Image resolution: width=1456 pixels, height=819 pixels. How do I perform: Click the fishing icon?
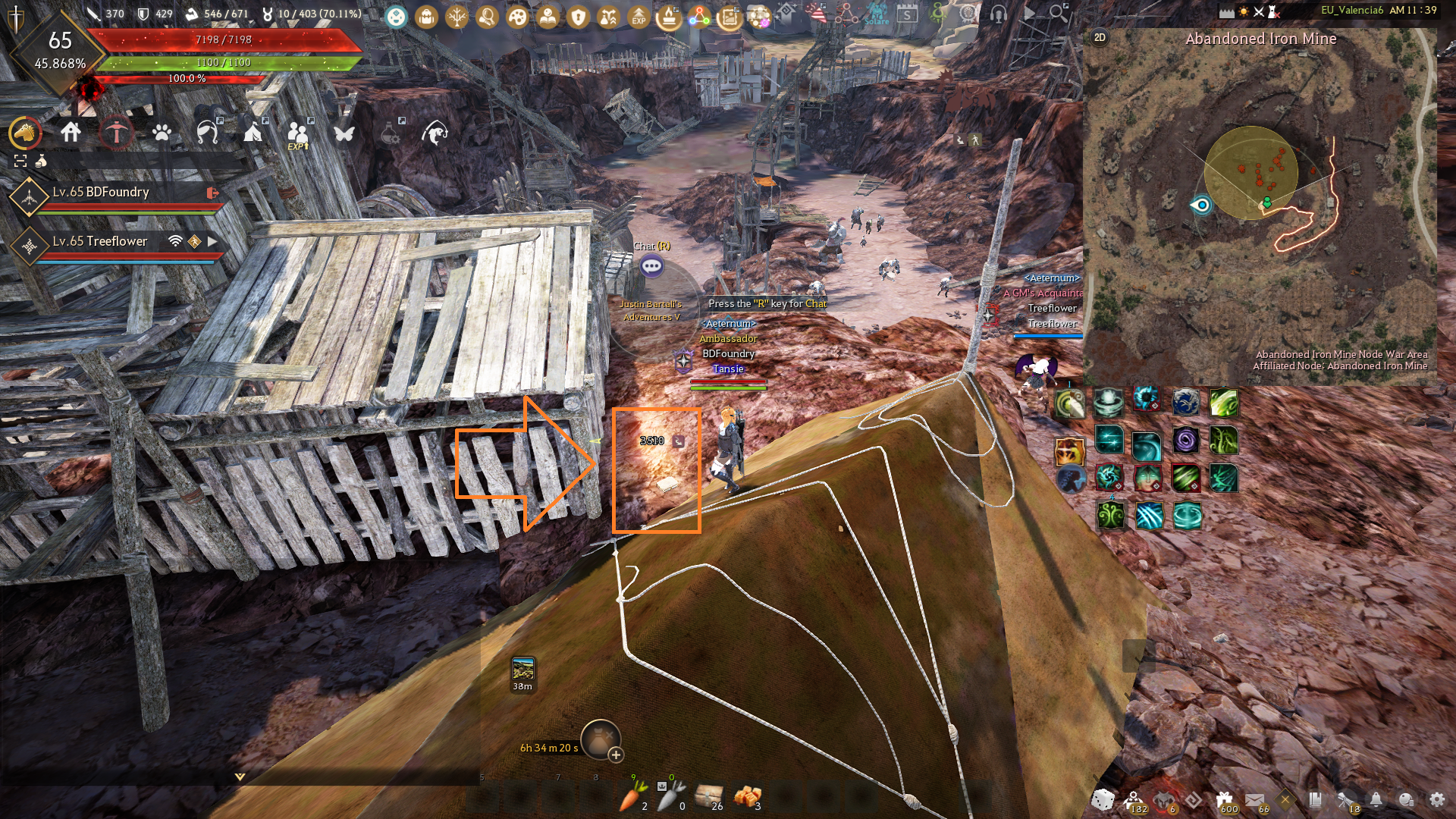click(x=435, y=133)
